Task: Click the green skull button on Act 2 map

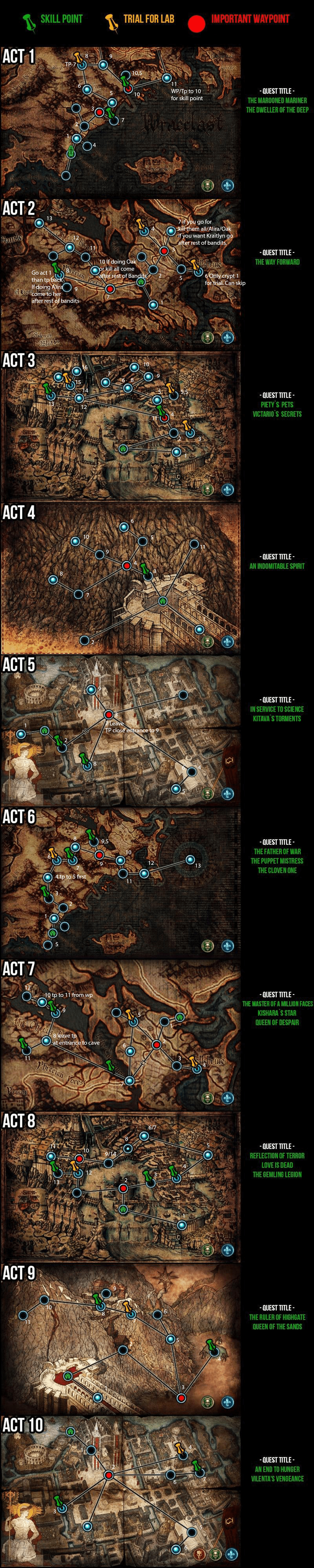Action: (x=208, y=337)
